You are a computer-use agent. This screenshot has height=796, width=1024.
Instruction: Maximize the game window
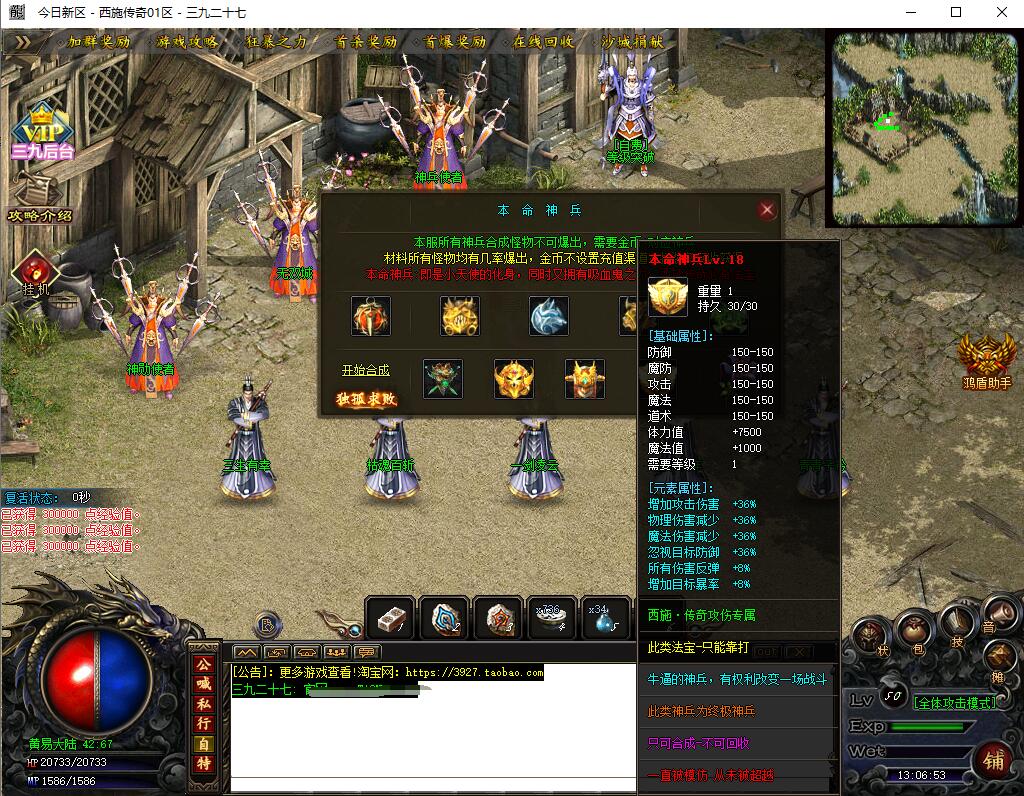[956, 12]
